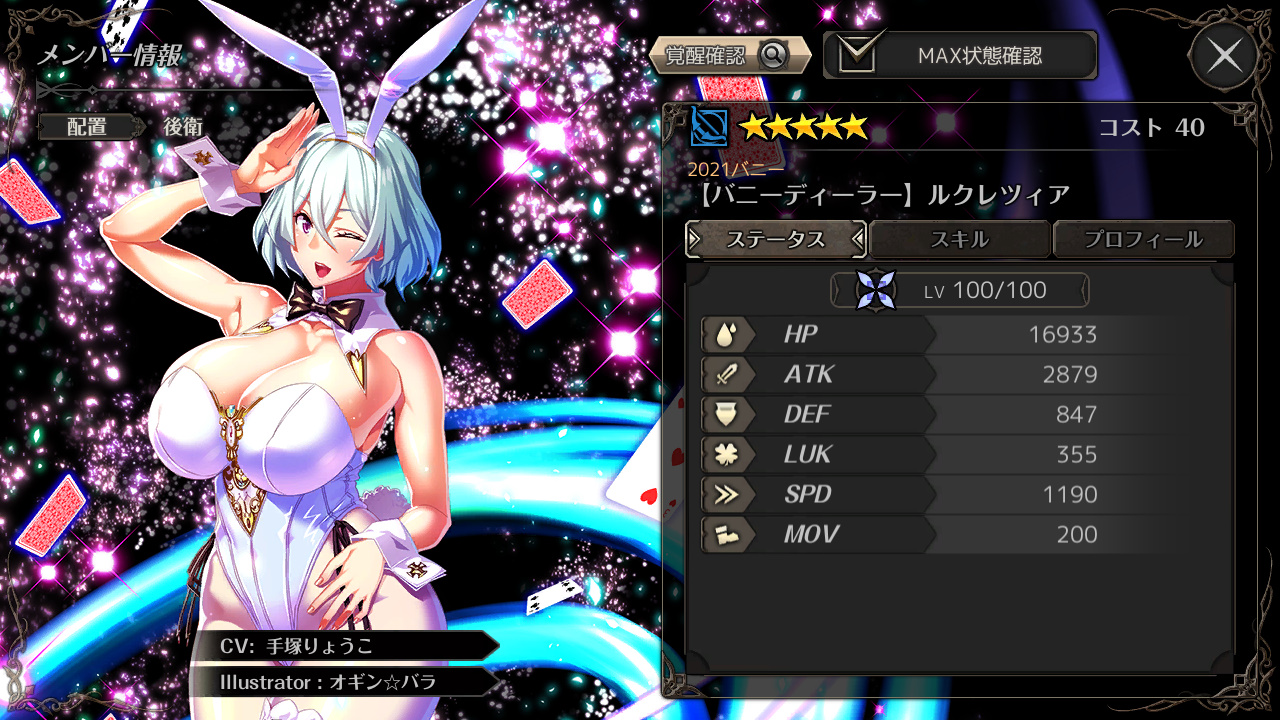Image resolution: width=1280 pixels, height=720 pixels.
Task: Switch to the ステータス tab
Action: [x=776, y=240]
